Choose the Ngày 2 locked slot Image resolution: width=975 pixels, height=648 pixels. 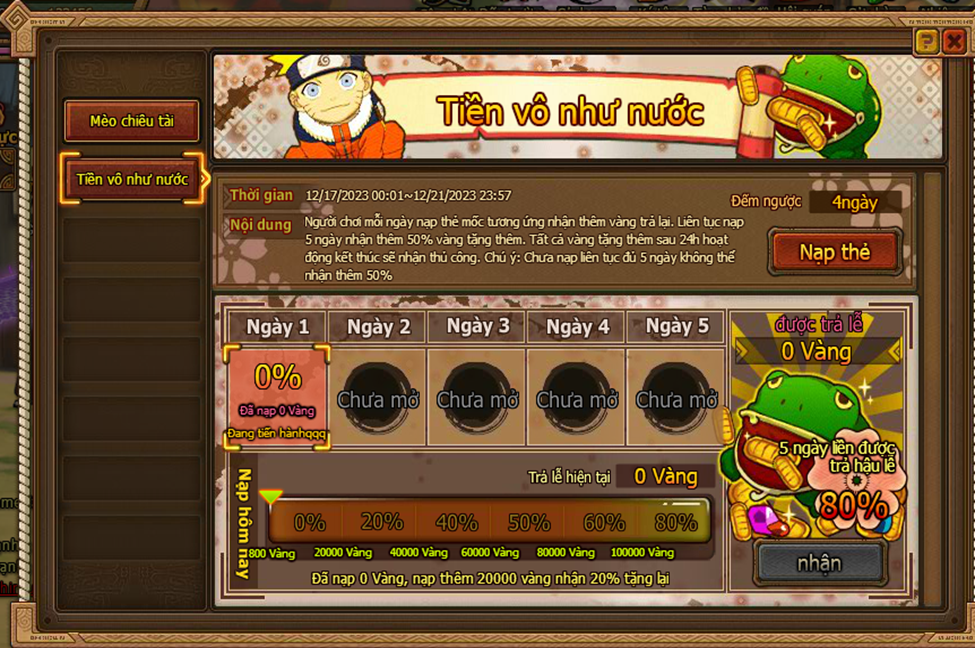[377, 397]
